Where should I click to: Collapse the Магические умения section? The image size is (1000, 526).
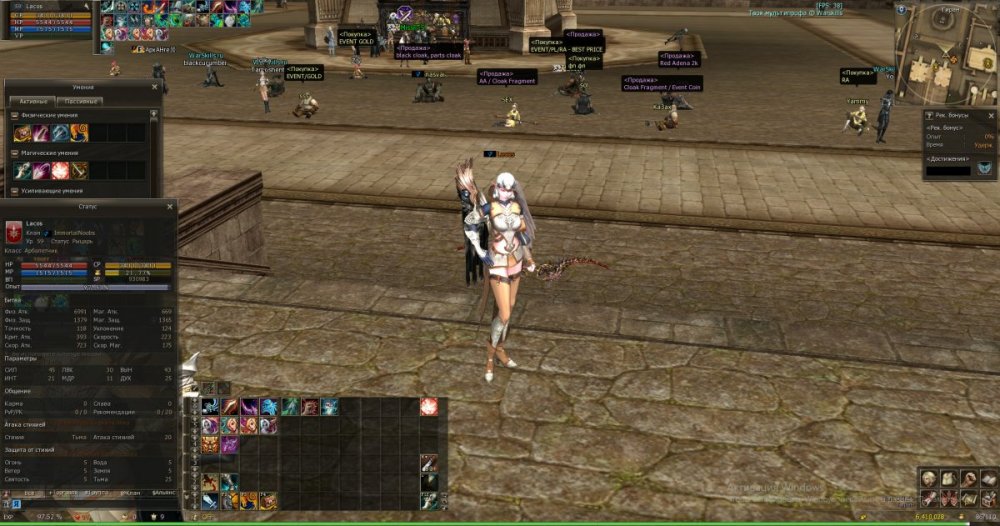tap(15, 153)
